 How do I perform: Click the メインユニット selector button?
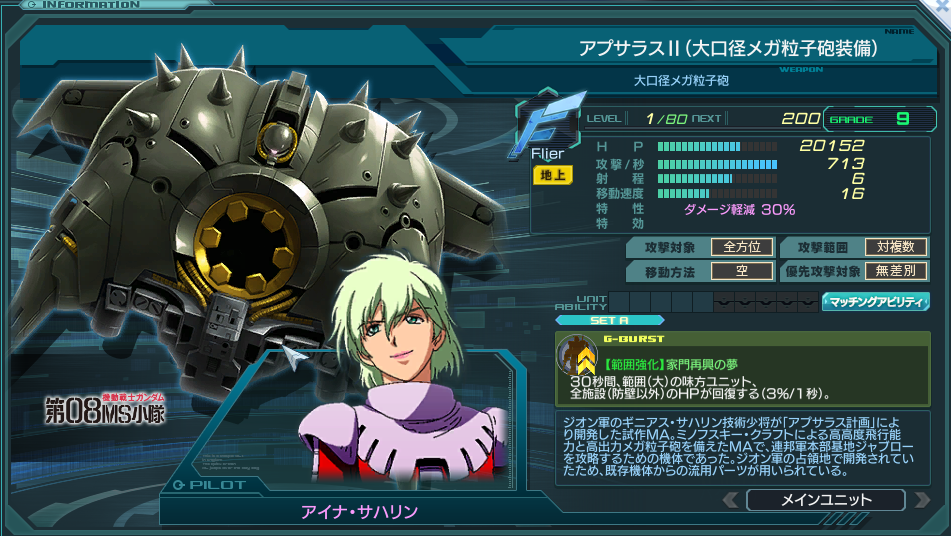coord(825,500)
